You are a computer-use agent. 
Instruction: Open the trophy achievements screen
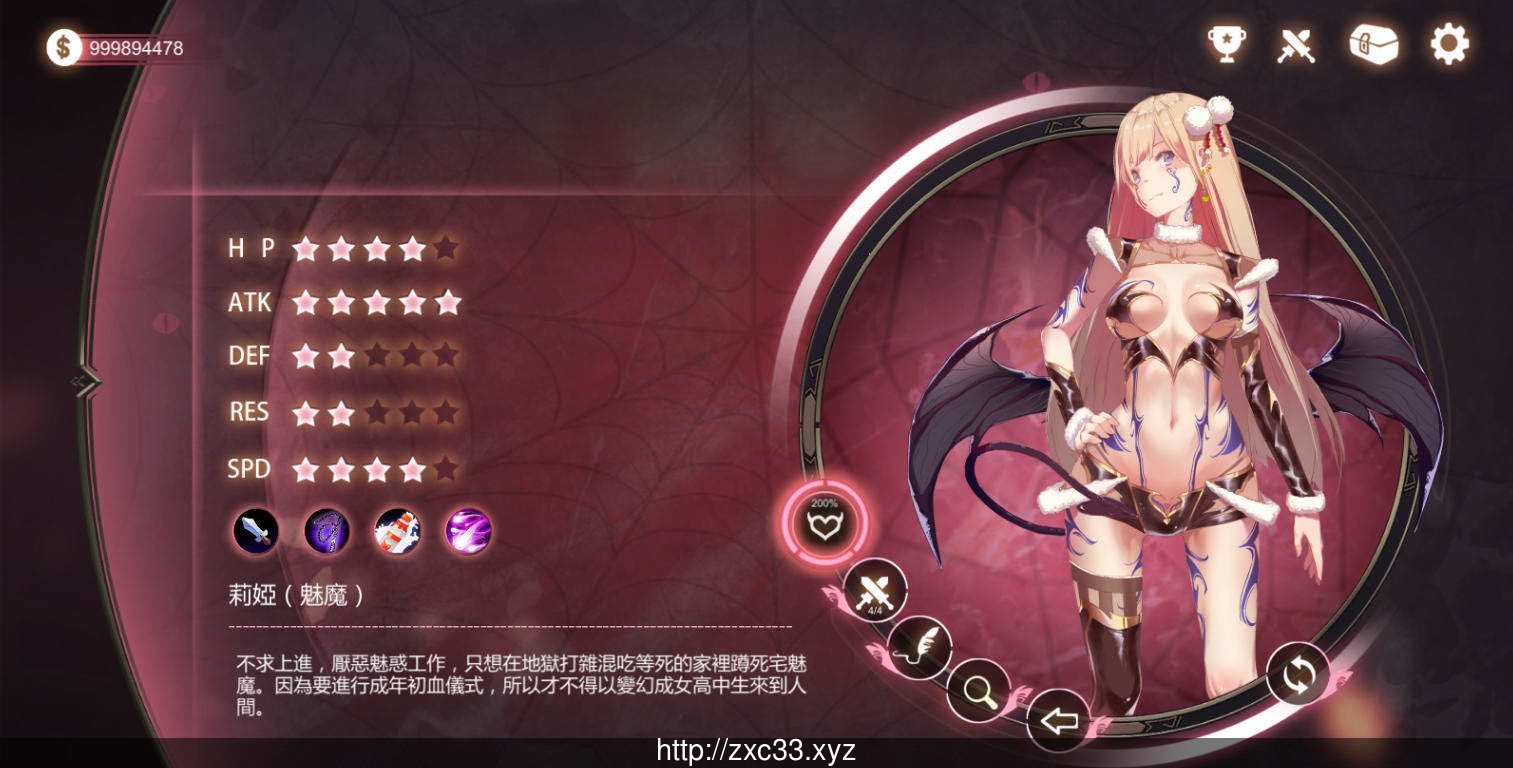[x=1226, y=45]
